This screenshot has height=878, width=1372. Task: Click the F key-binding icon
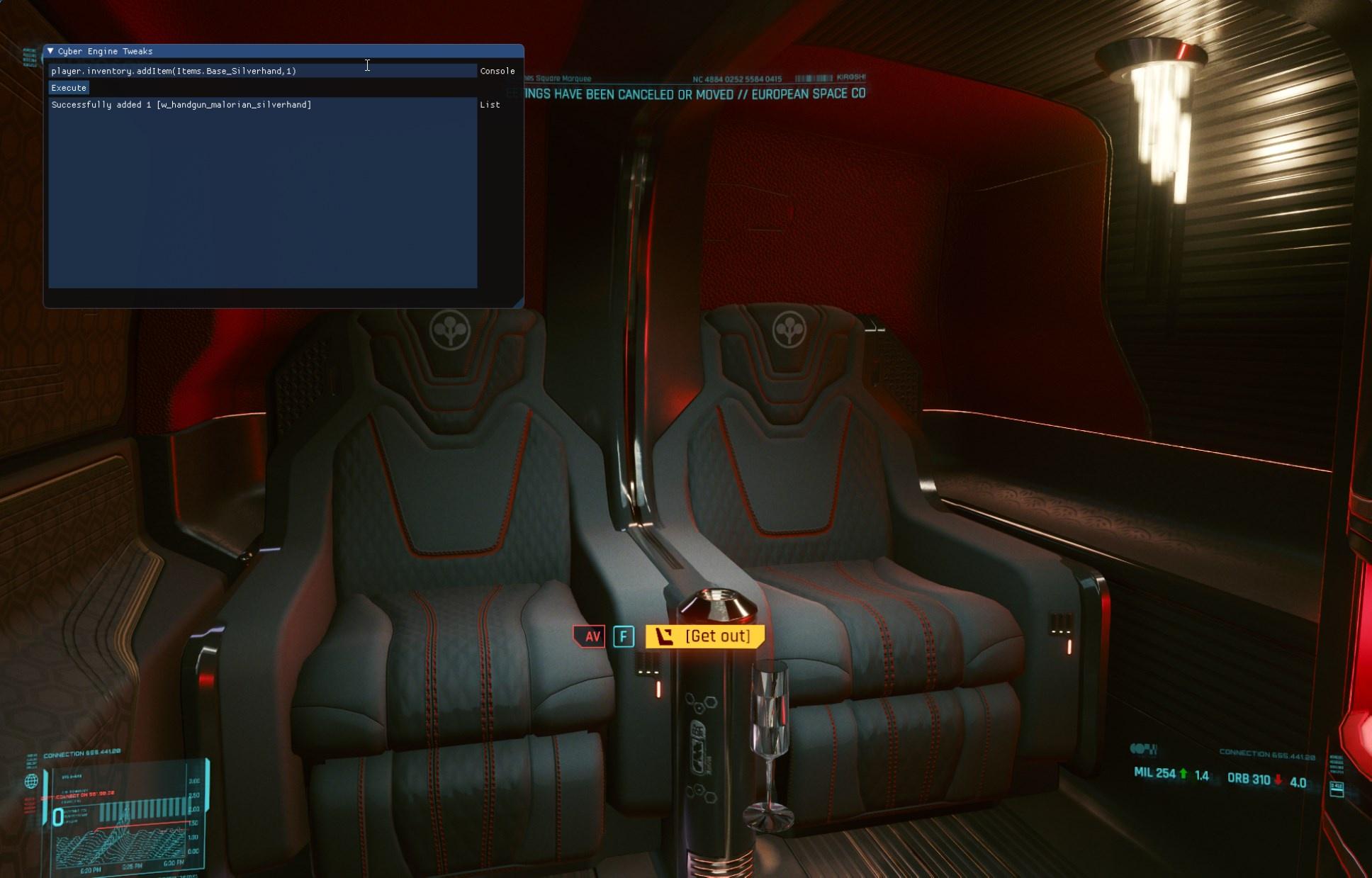[x=623, y=636]
